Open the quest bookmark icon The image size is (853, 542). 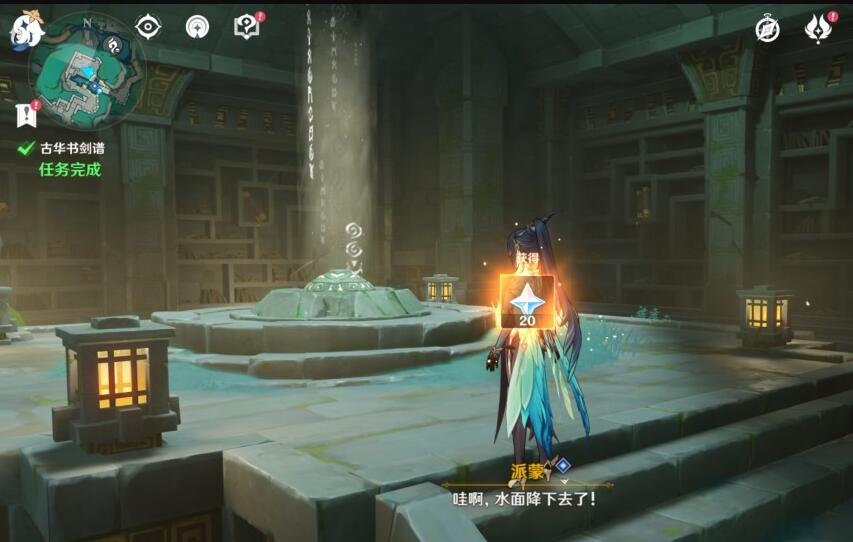click(x=26, y=115)
